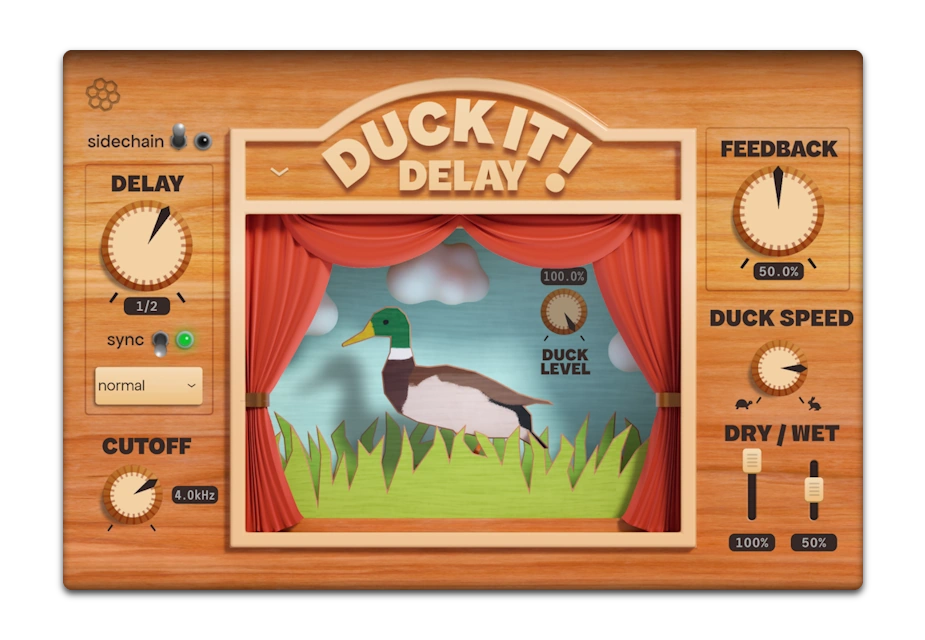
Task: Click the FEEDBACK knob
Action: click(x=778, y=211)
